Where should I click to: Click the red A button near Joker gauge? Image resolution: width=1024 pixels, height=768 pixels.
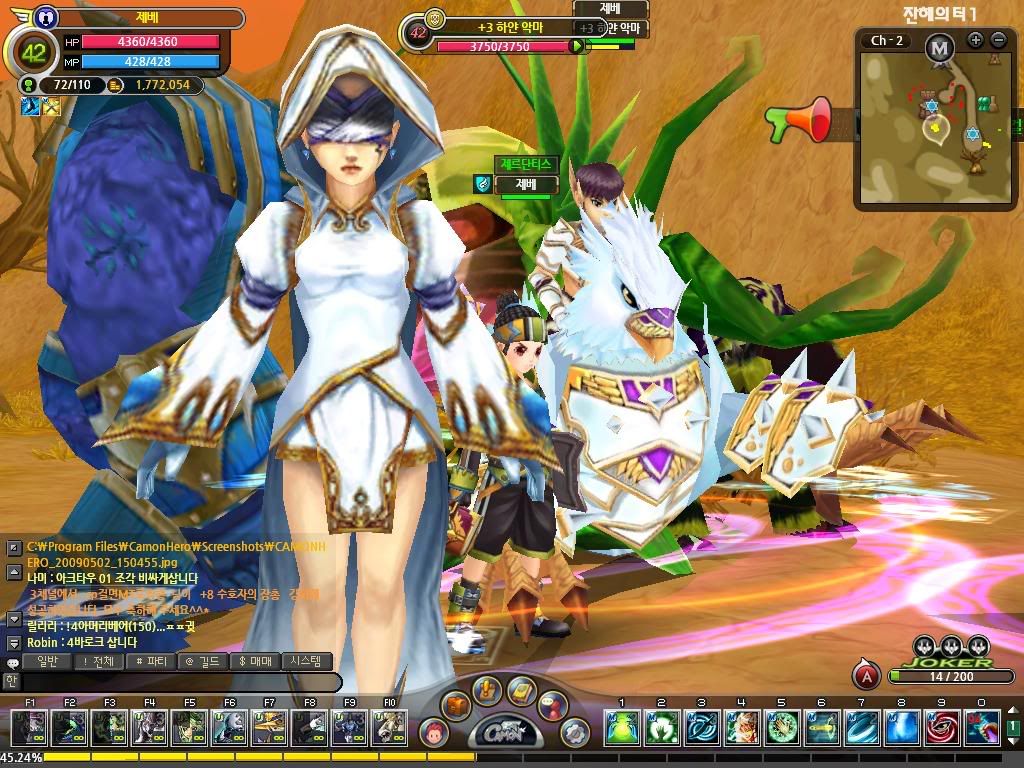coord(866,676)
